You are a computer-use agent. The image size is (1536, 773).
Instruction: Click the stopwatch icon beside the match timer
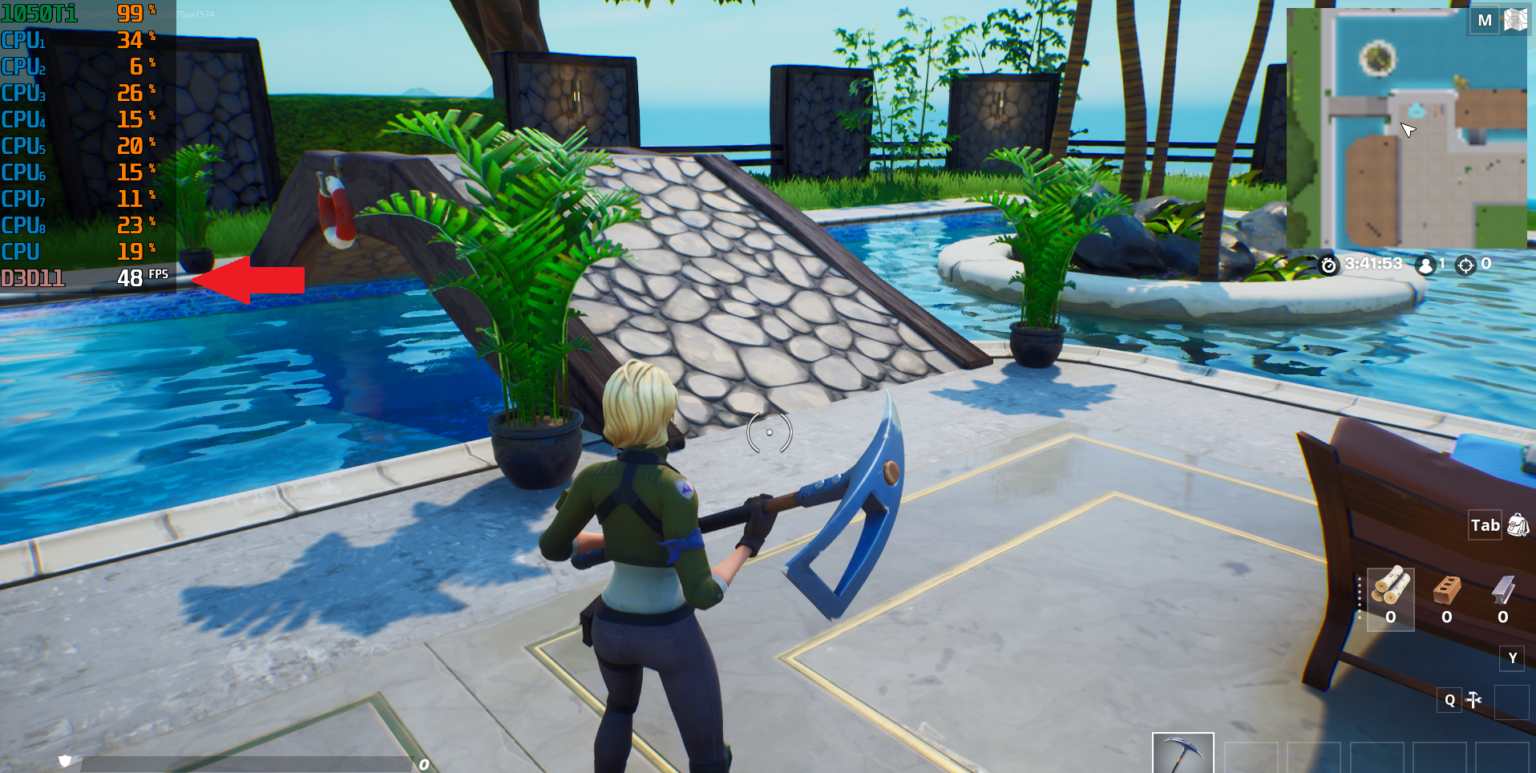click(x=1329, y=264)
